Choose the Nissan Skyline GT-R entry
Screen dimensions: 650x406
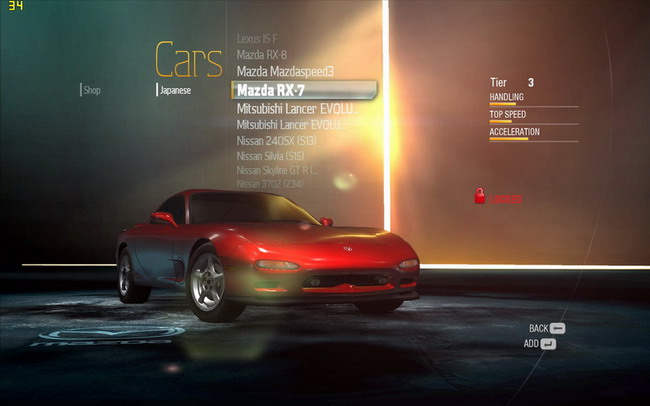[276, 170]
